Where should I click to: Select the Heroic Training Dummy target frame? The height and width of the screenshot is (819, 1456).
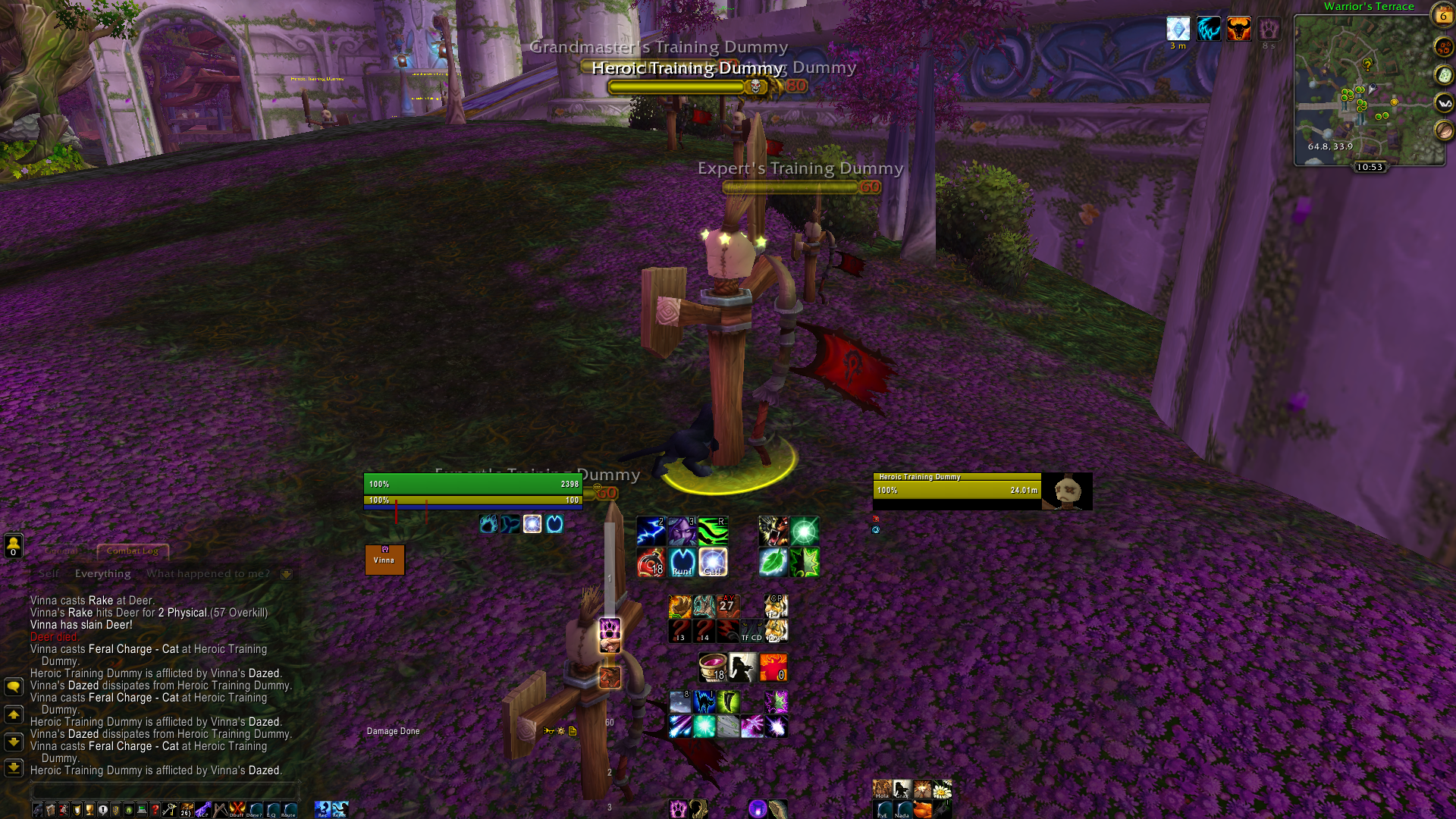click(982, 491)
